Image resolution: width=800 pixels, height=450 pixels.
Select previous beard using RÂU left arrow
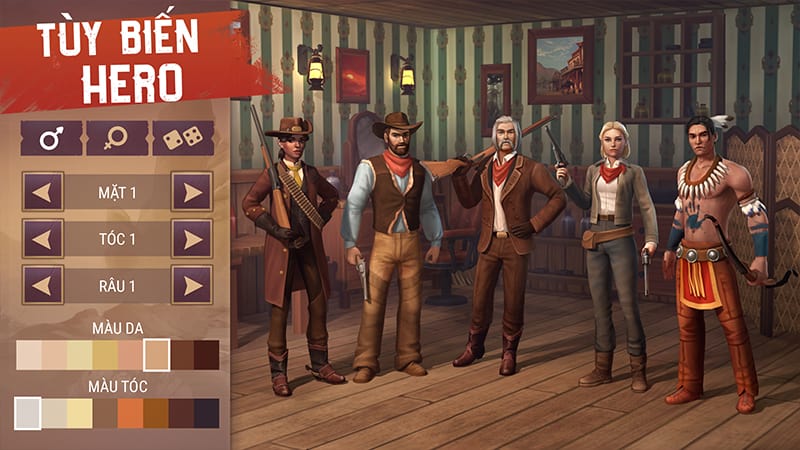(x=43, y=285)
